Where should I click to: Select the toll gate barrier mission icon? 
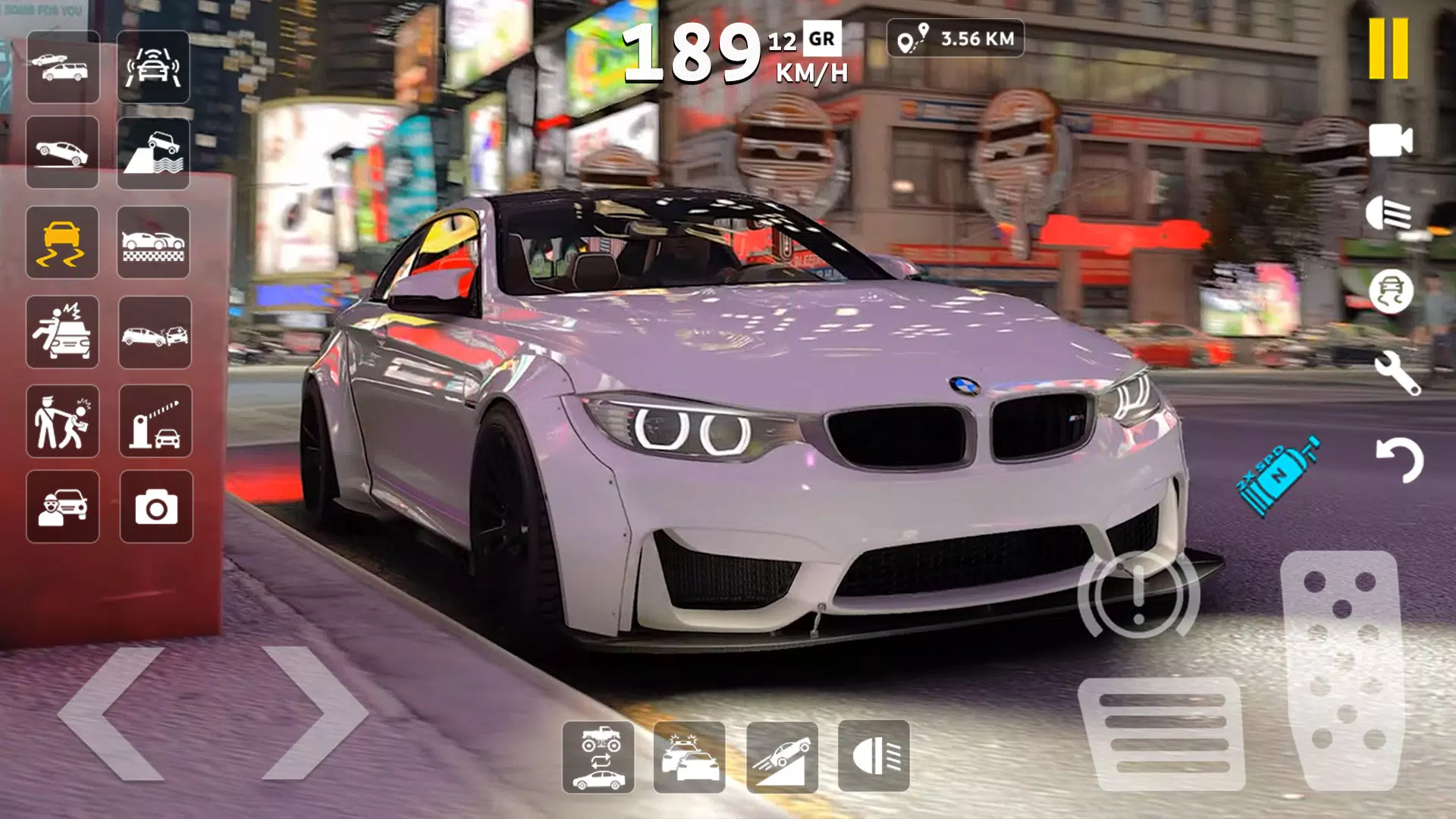154,422
